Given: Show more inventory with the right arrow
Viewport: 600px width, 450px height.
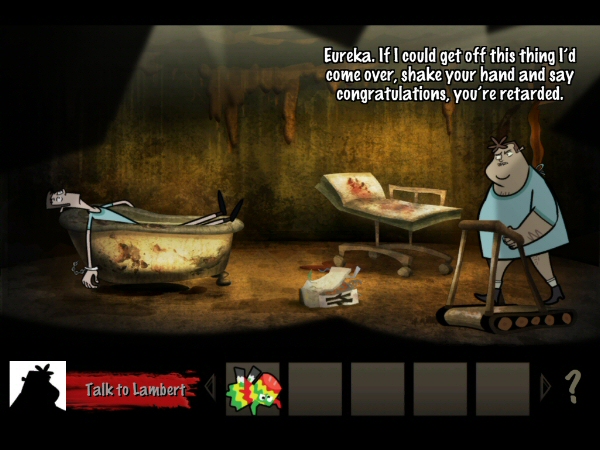Looking at the screenshot, I should pos(545,388).
